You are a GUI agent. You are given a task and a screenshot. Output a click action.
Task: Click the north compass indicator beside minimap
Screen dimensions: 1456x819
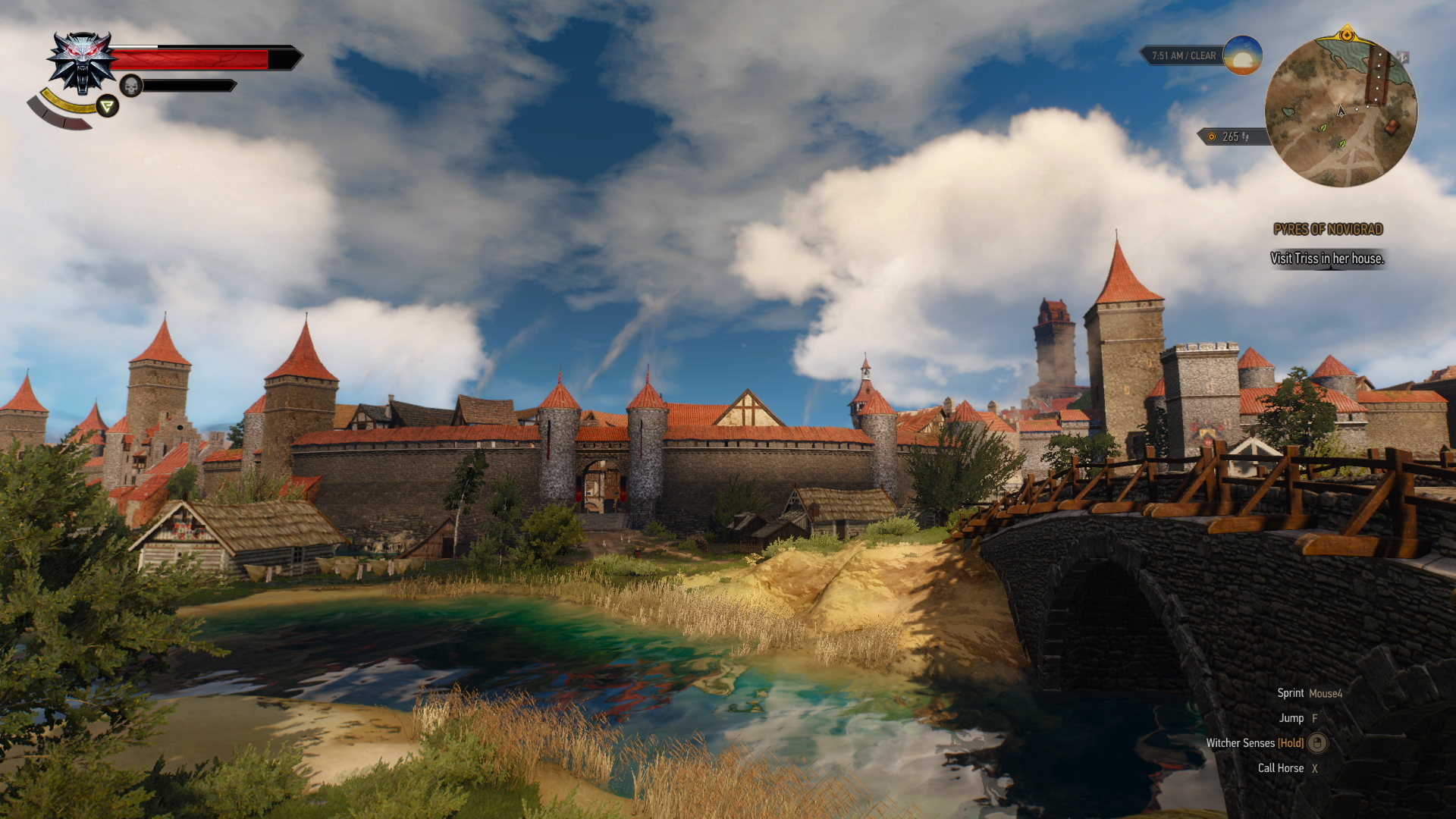(x=1403, y=57)
